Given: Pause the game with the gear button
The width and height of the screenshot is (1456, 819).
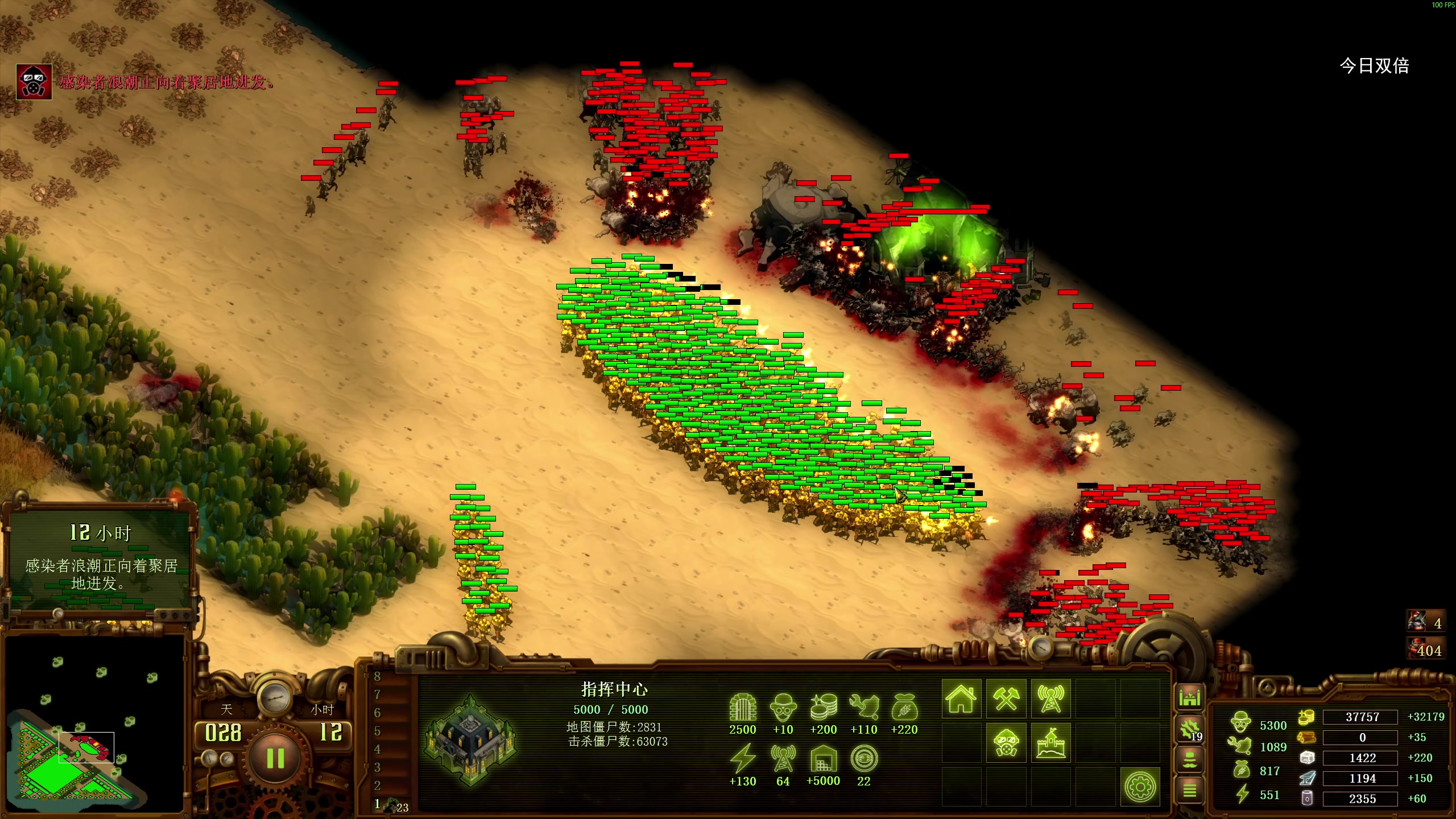Looking at the screenshot, I should click(x=275, y=758).
